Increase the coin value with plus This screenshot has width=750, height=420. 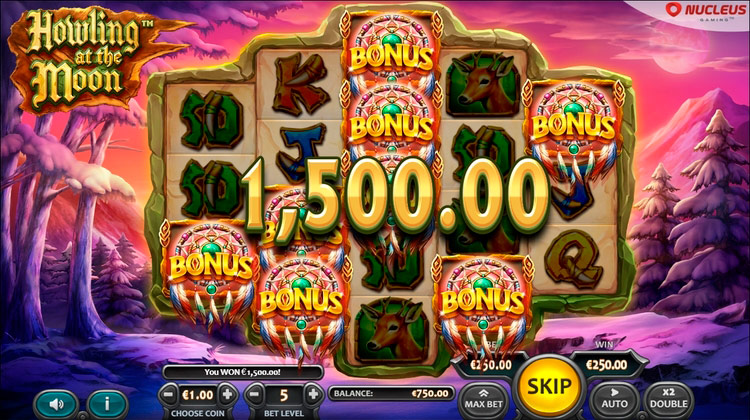tap(228, 394)
